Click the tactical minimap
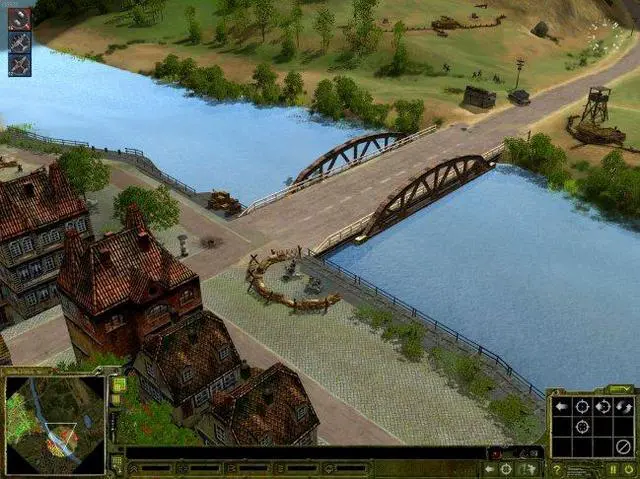640x479 pixels. pos(55,425)
